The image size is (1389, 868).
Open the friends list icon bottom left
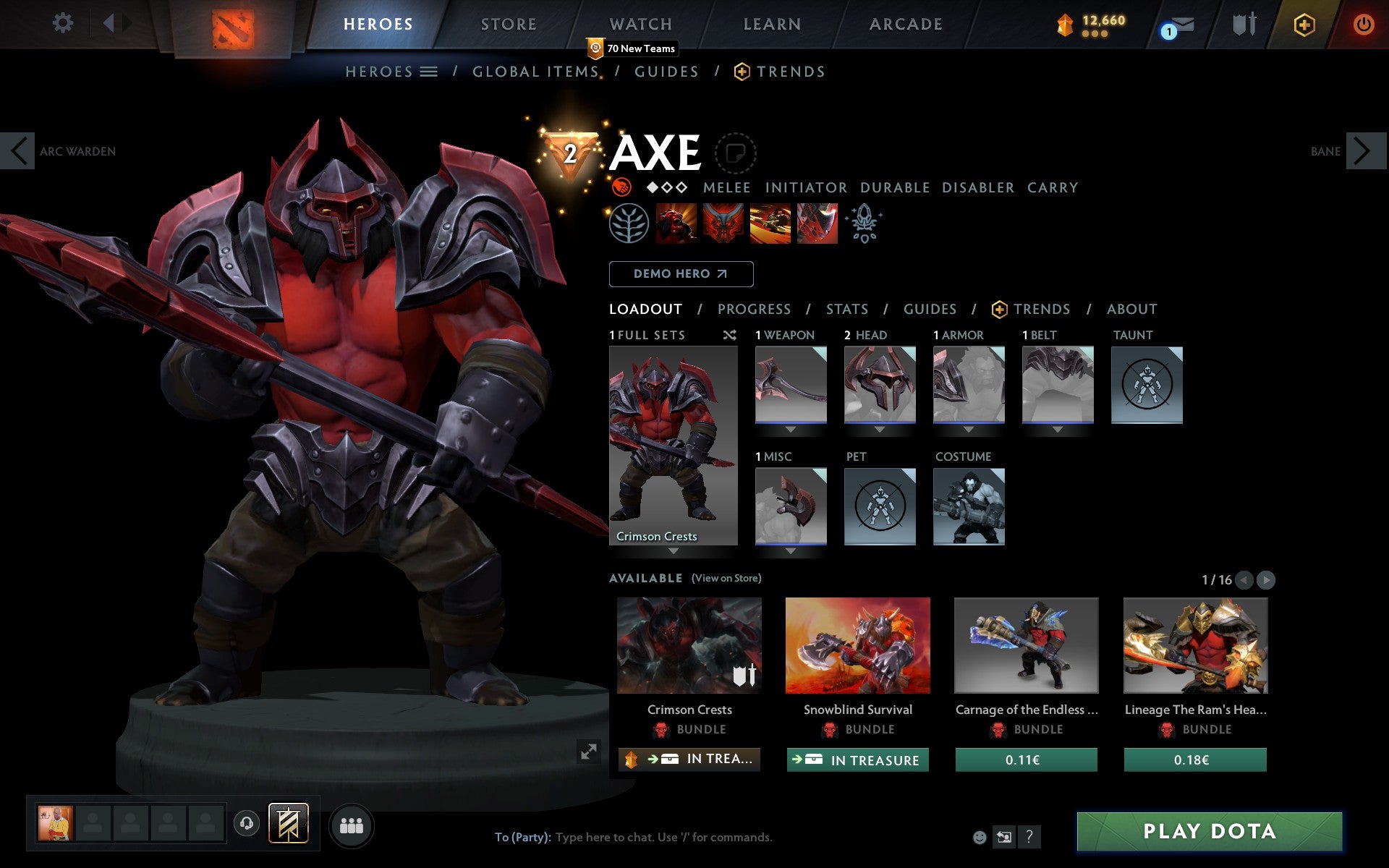pos(352,825)
